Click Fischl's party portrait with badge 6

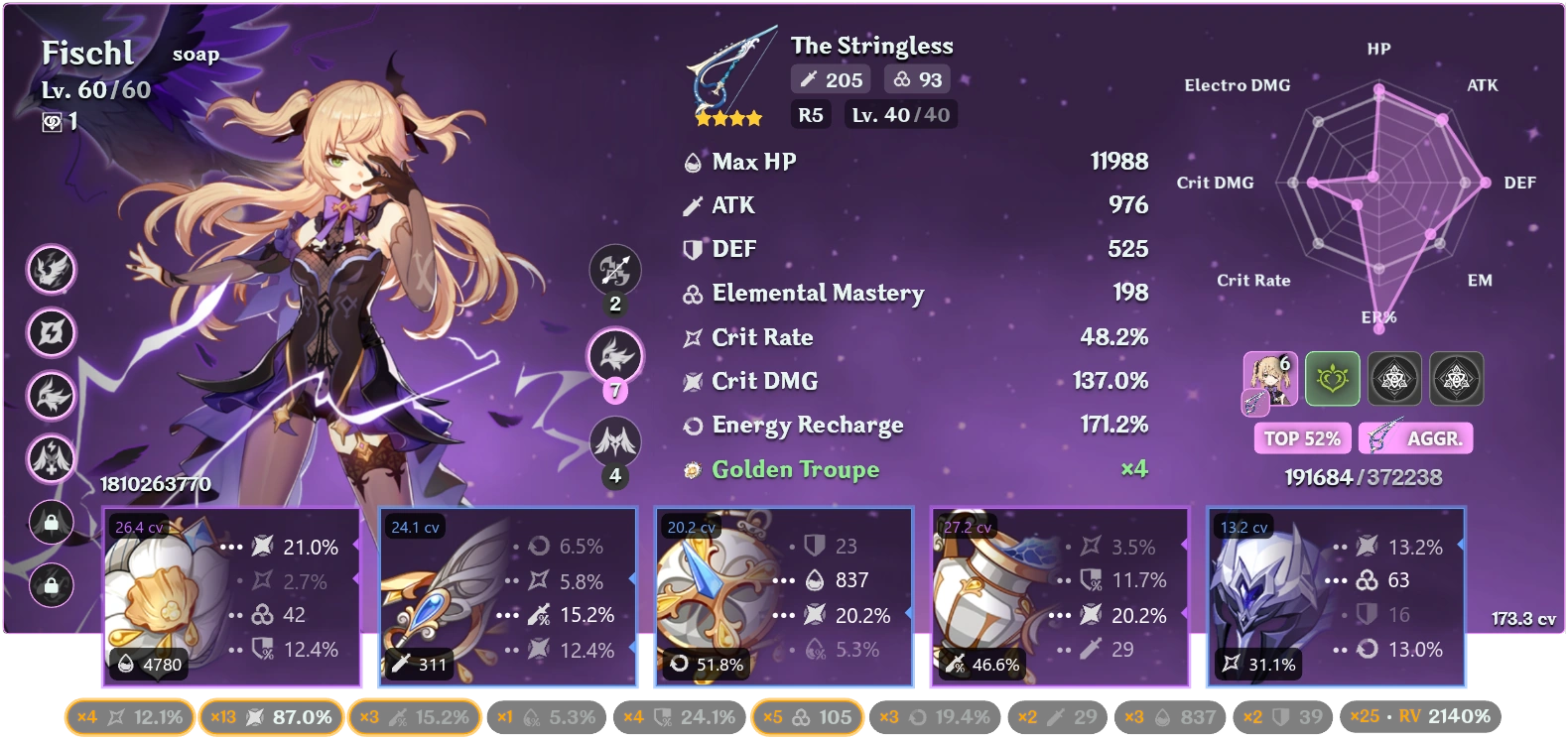point(1270,379)
